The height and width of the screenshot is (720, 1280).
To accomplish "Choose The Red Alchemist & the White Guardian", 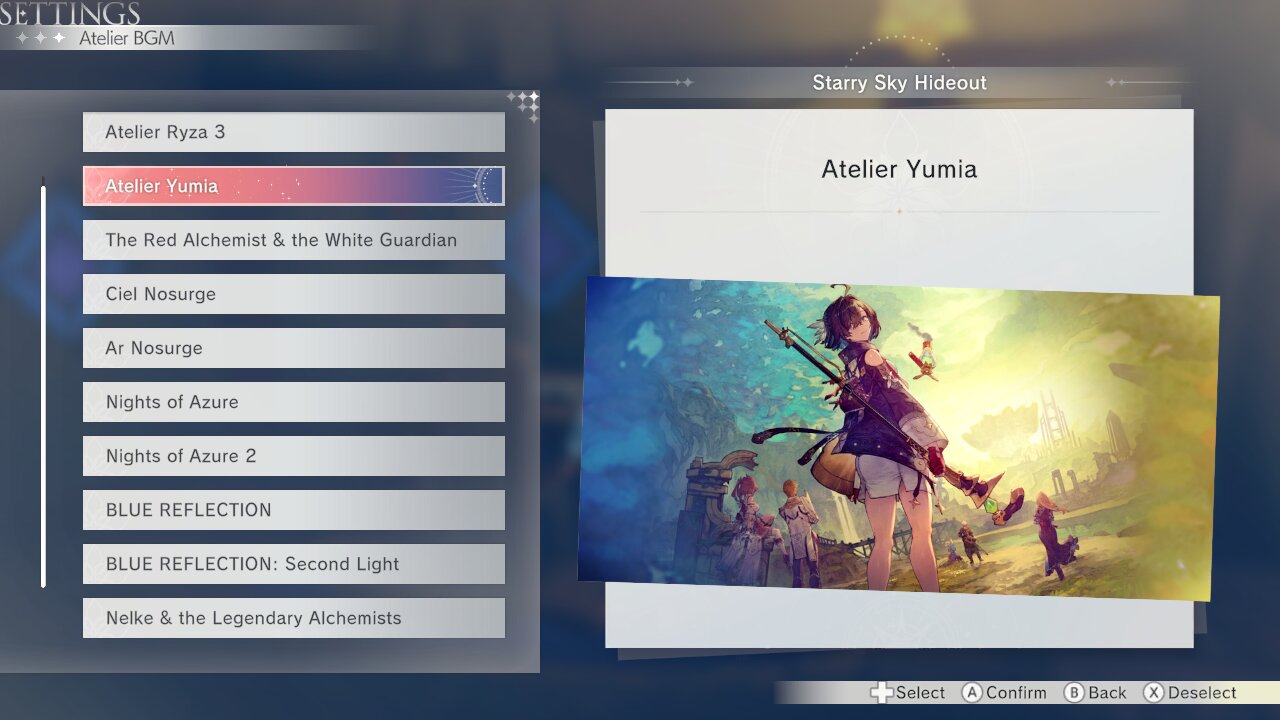I will (293, 240).
